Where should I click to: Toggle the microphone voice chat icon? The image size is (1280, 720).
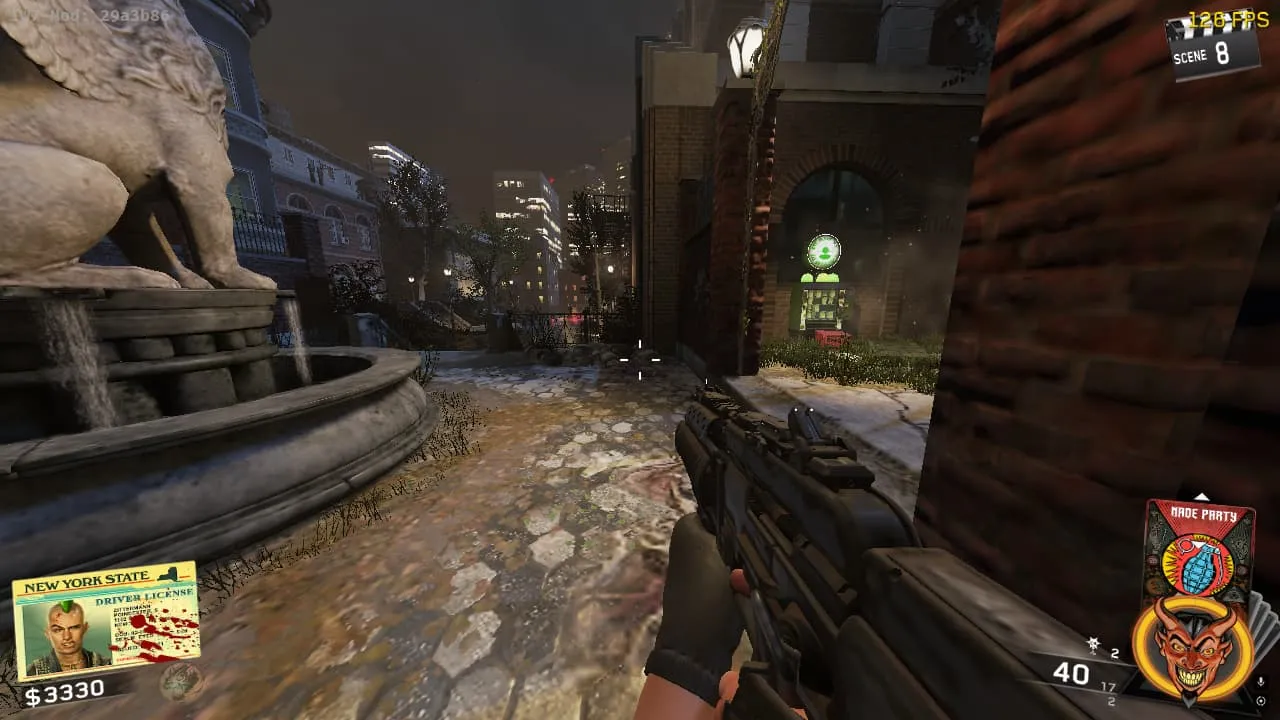coord(1261,681)
